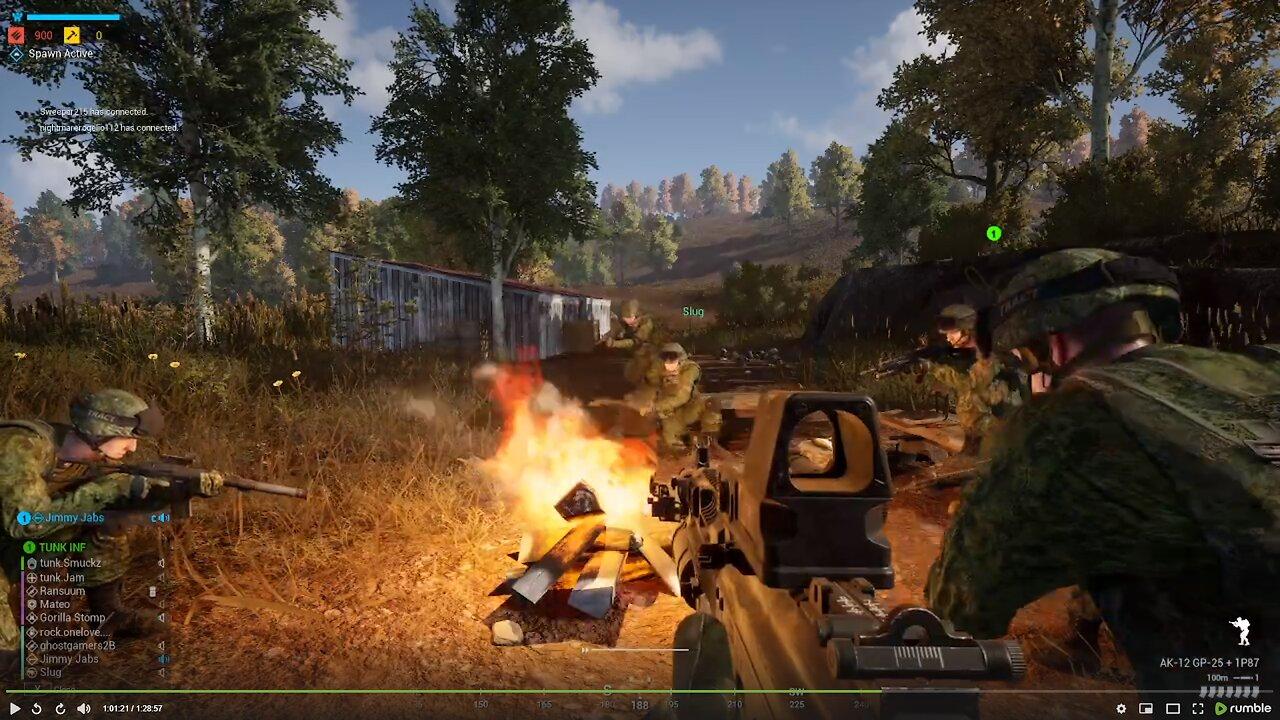Image resolution: width=1280 pixels, height=720 pixels.
Task: Click the rewind ten seconds control
Action: [37, 708]
